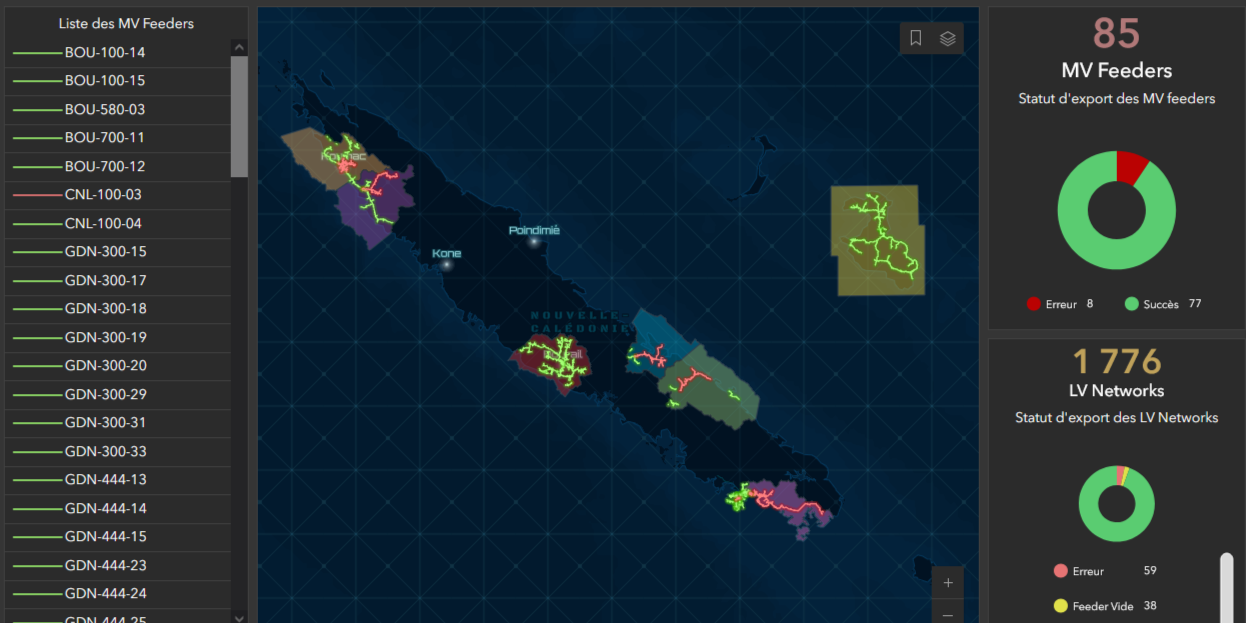Pick the CNL-100-04 feeder row
The height and width of the screenshot is (623, 1246).
(103, 223)
